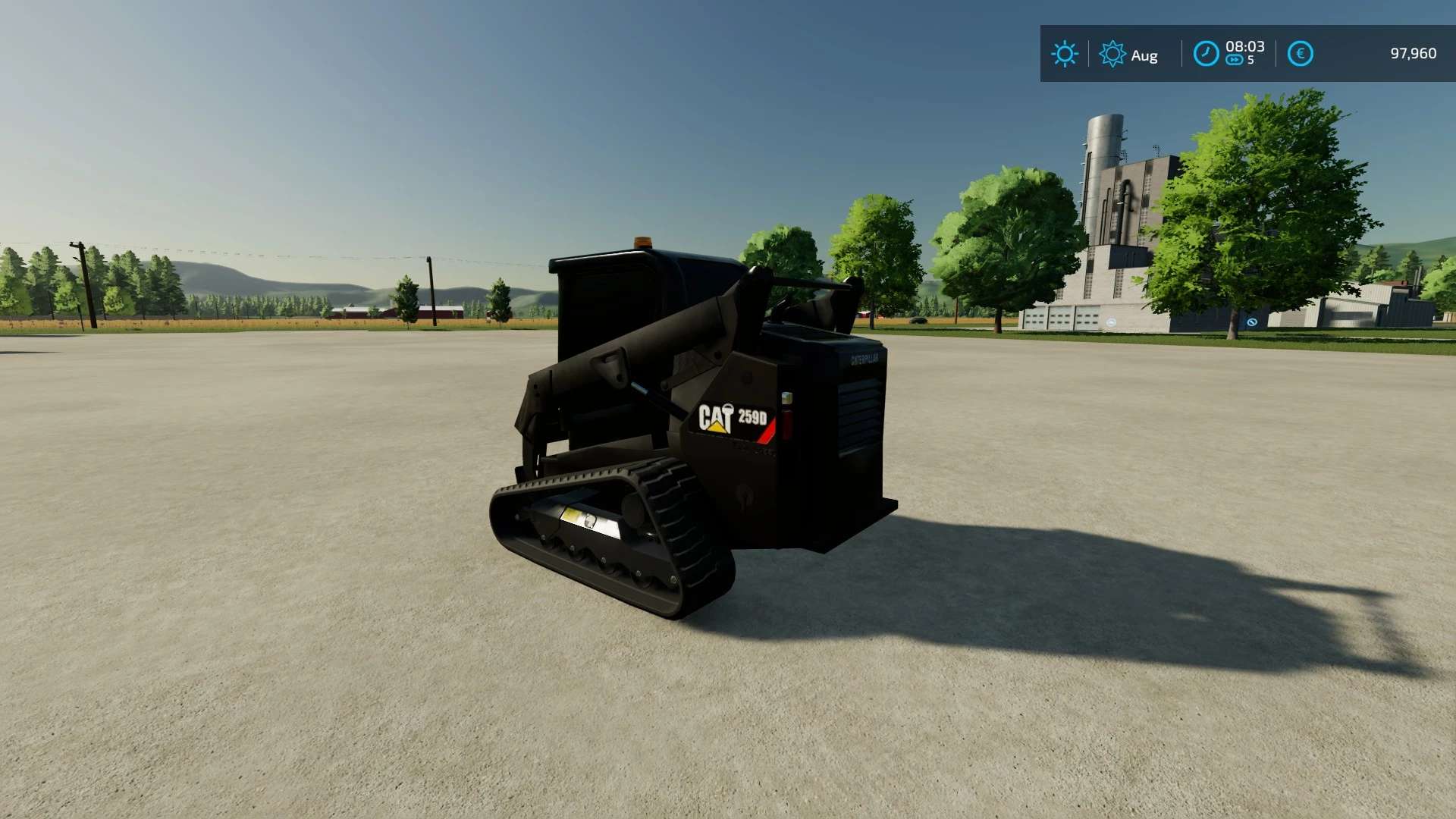This screenshot has width=1456, height=819.
Task: Click the sunny weather icon
Action: pos(1064,54)
